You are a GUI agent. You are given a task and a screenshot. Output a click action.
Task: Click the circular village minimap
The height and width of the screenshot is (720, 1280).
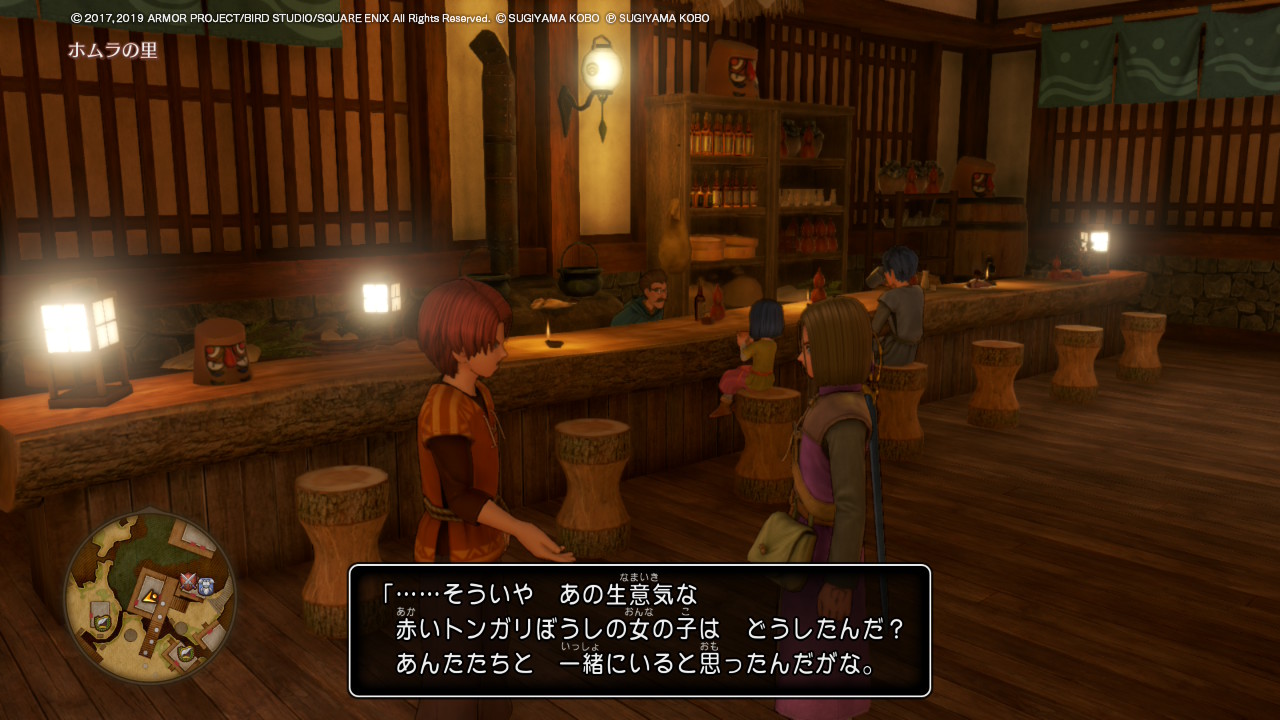pyautogui.click(x=150, y=597)
